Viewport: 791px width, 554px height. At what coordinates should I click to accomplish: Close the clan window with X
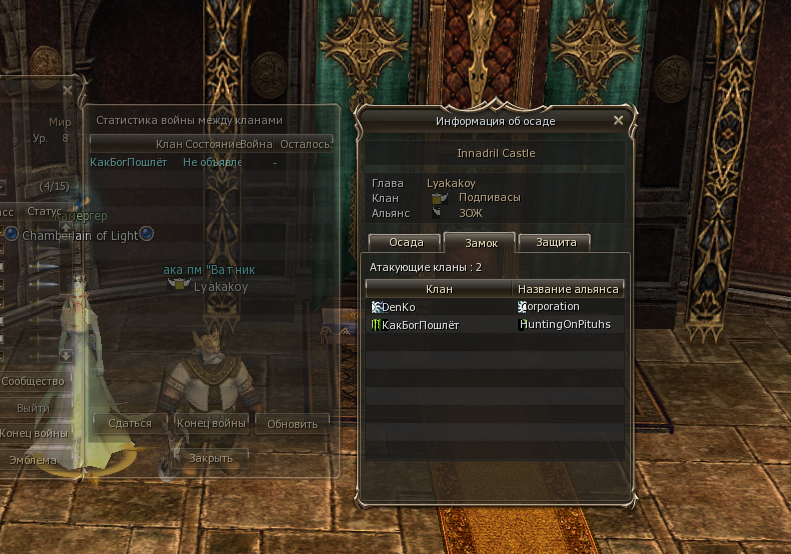click(x=67, y=90)
